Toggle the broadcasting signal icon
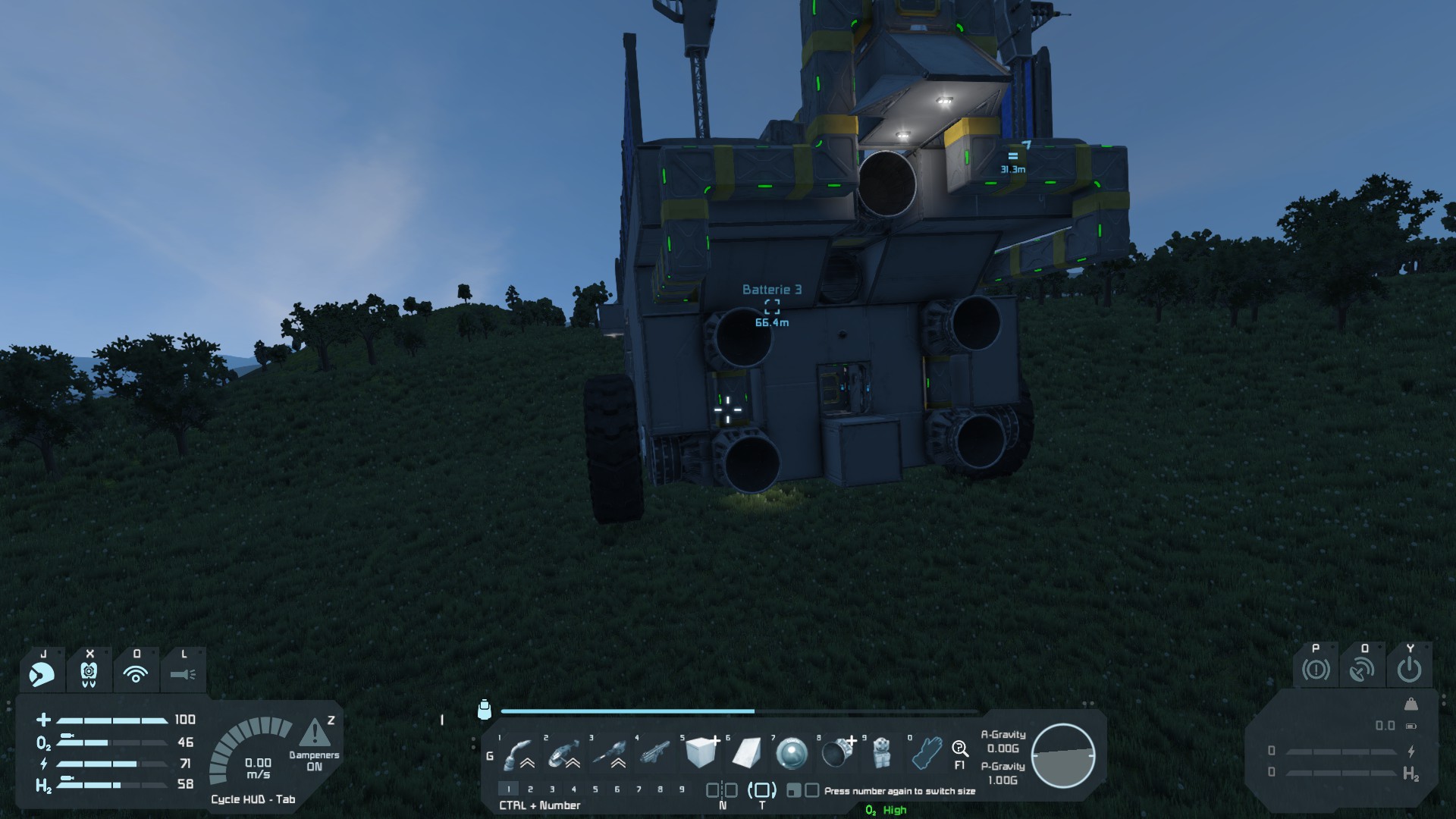This screenshot has height=819, width=1456. (x=136, y=673)
